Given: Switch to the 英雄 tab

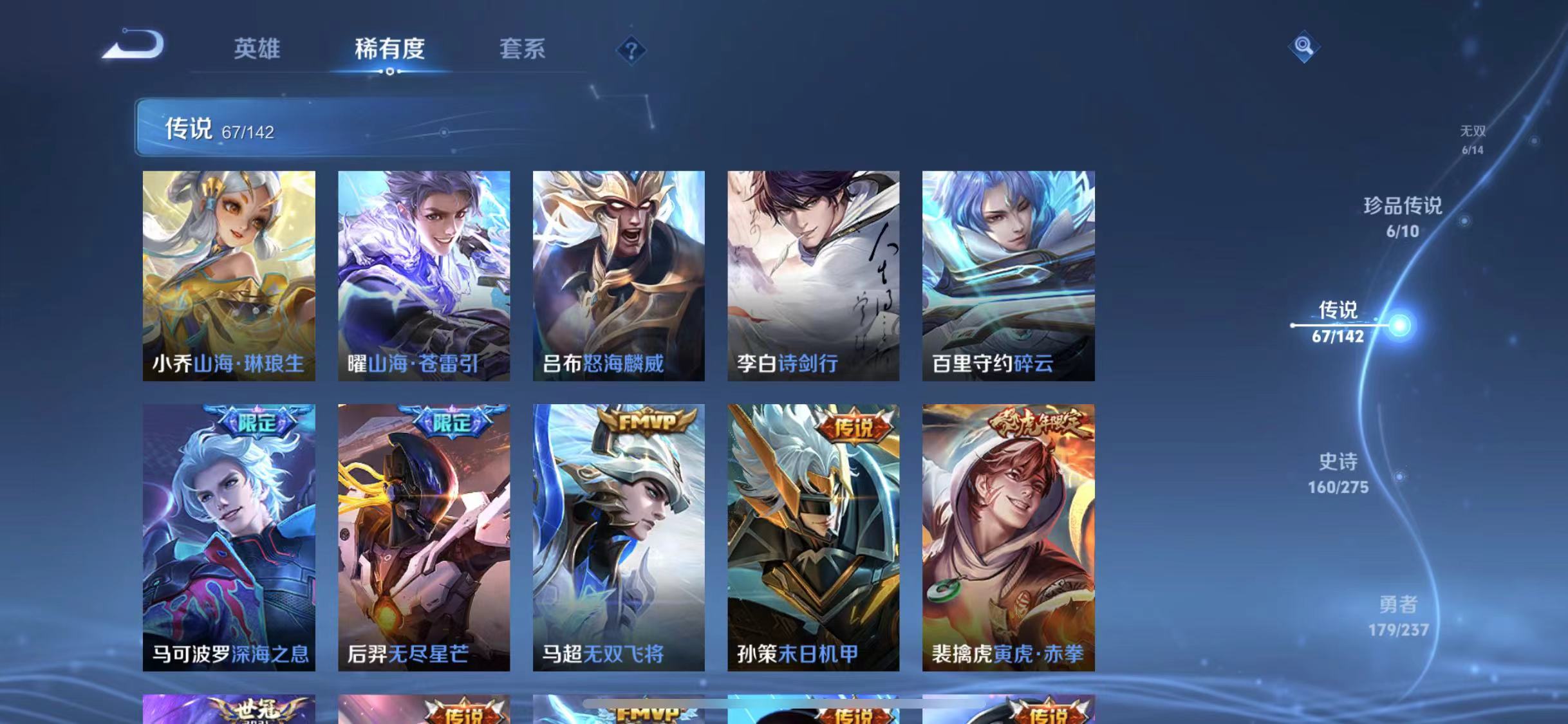Looking at the screenshot, I should pos(257,50).
